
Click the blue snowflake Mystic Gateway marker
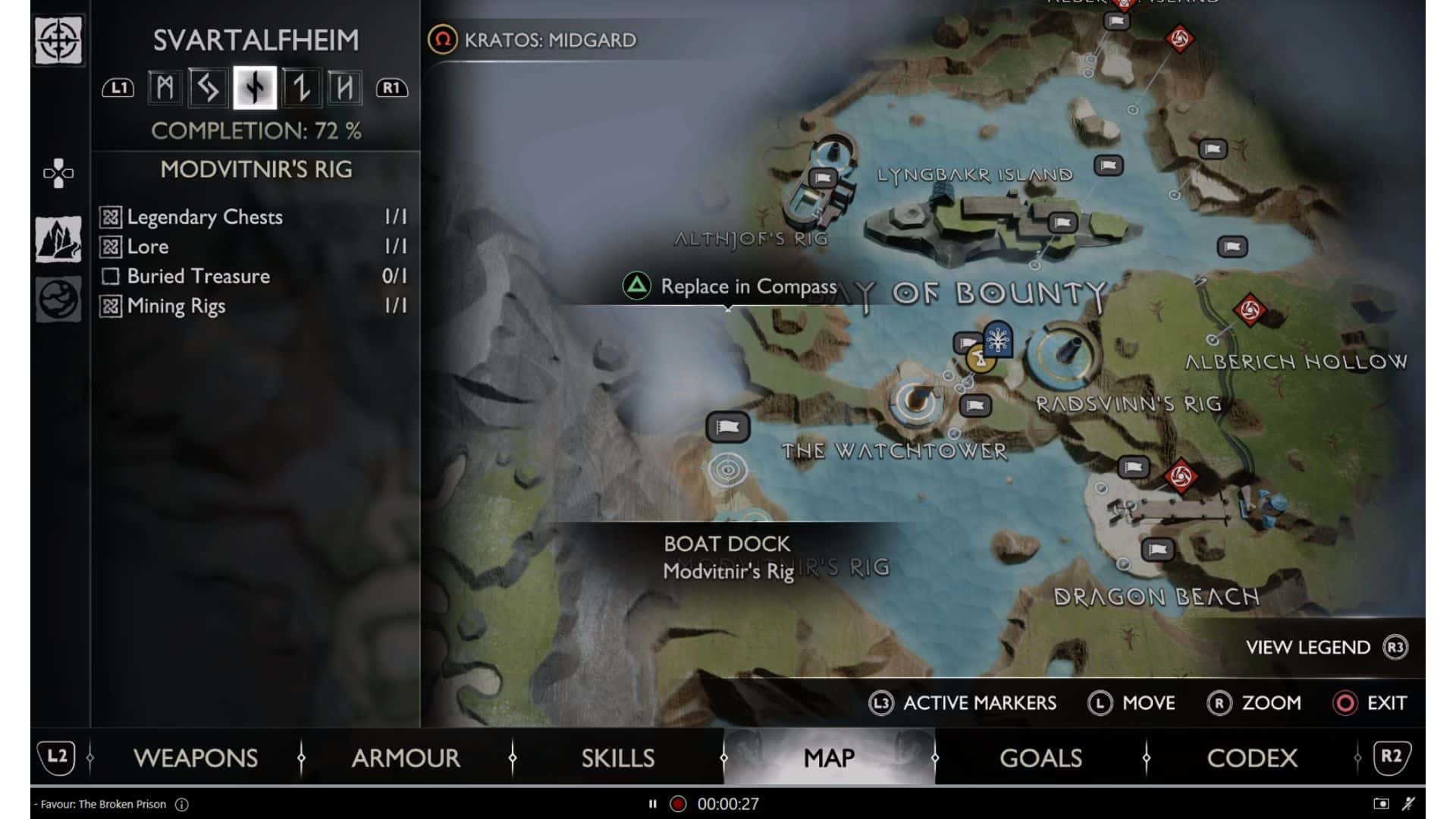(998, 338)
